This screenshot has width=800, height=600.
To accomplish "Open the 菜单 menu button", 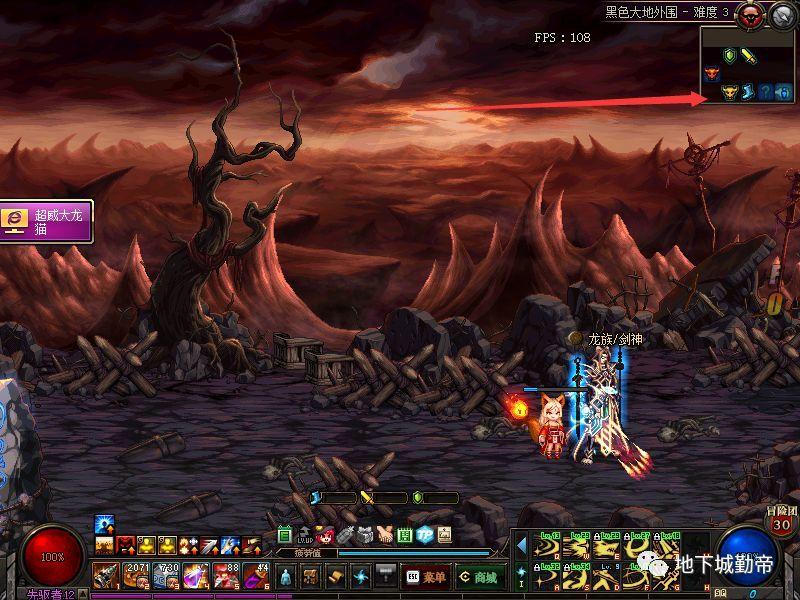I will 425,577.
